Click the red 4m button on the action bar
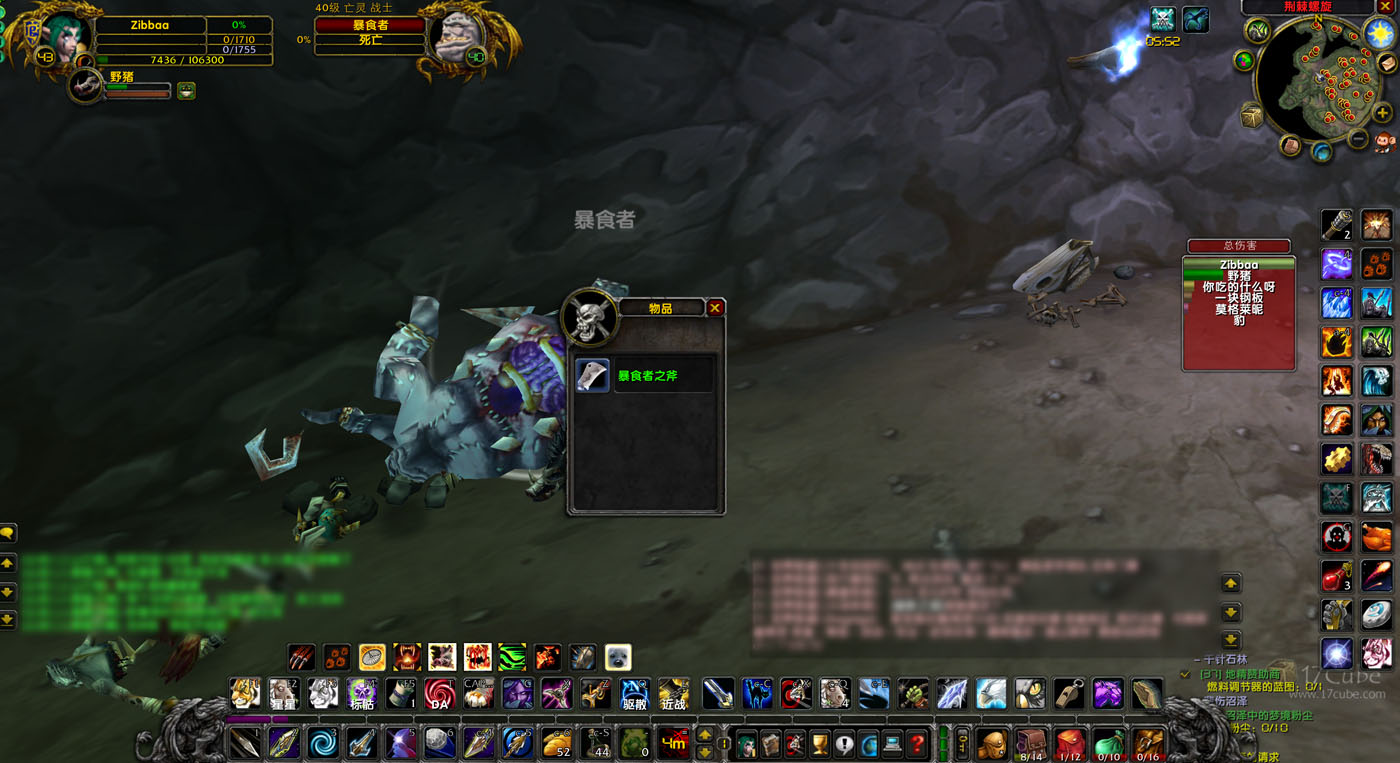 click(x=674, y=743)
